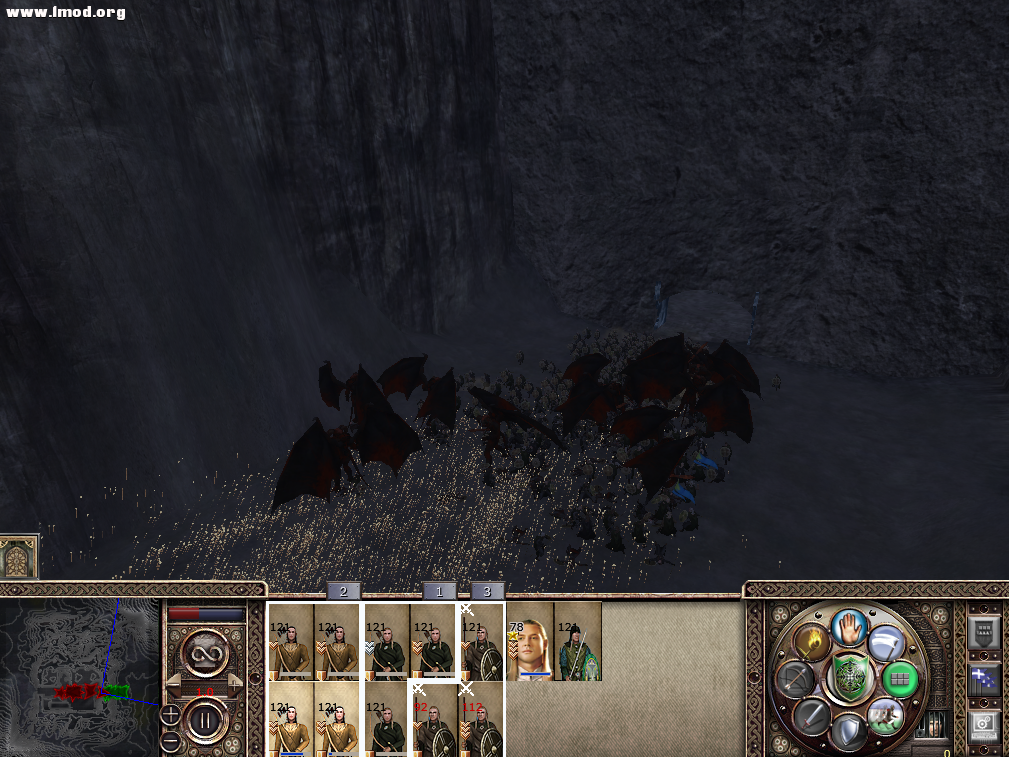Image resolution: width=1009 pixels, height=757 pixels.
Task: Select the general's unit card with 78 men
Action: click(530, 641)
